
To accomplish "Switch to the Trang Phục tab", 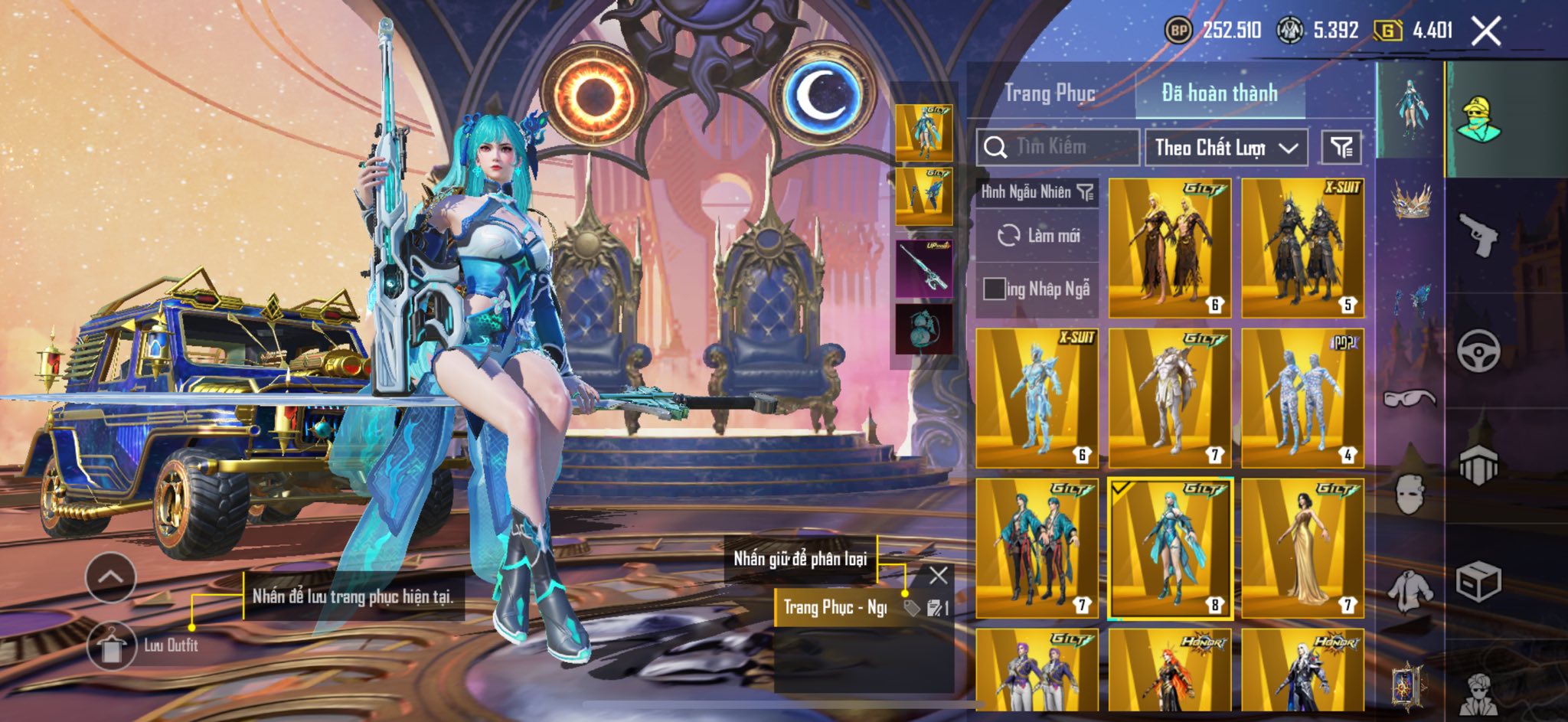I will 1050,93.
